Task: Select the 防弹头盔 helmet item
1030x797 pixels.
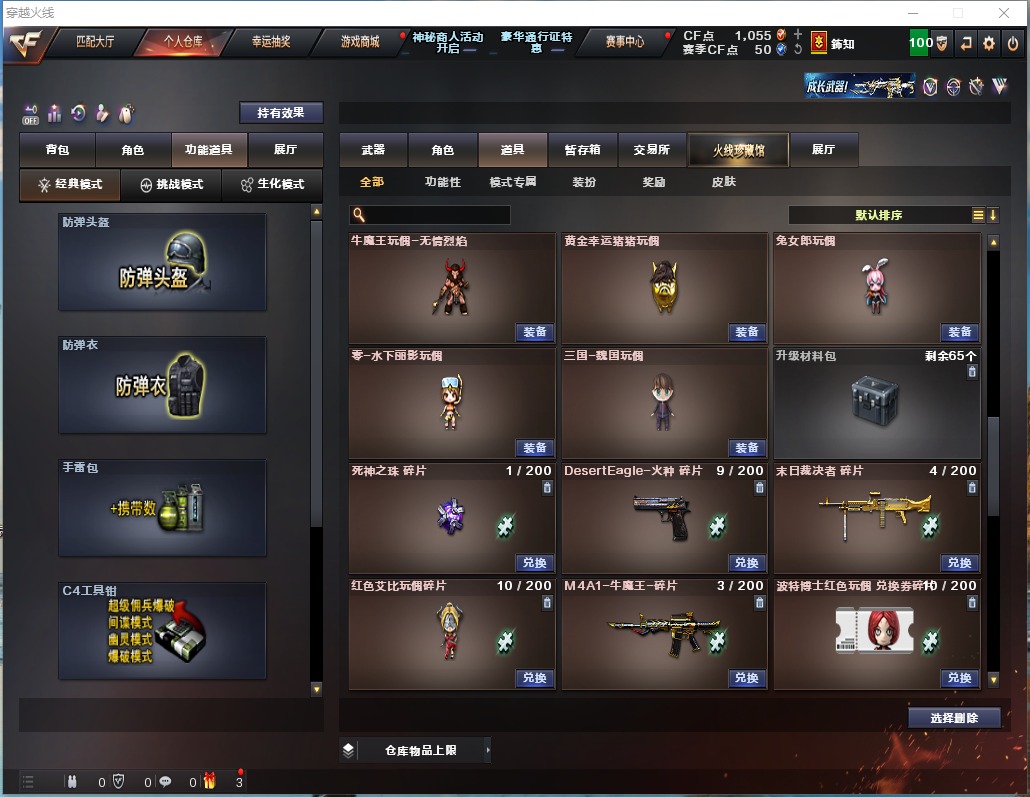Action: (x=162, y=262)
